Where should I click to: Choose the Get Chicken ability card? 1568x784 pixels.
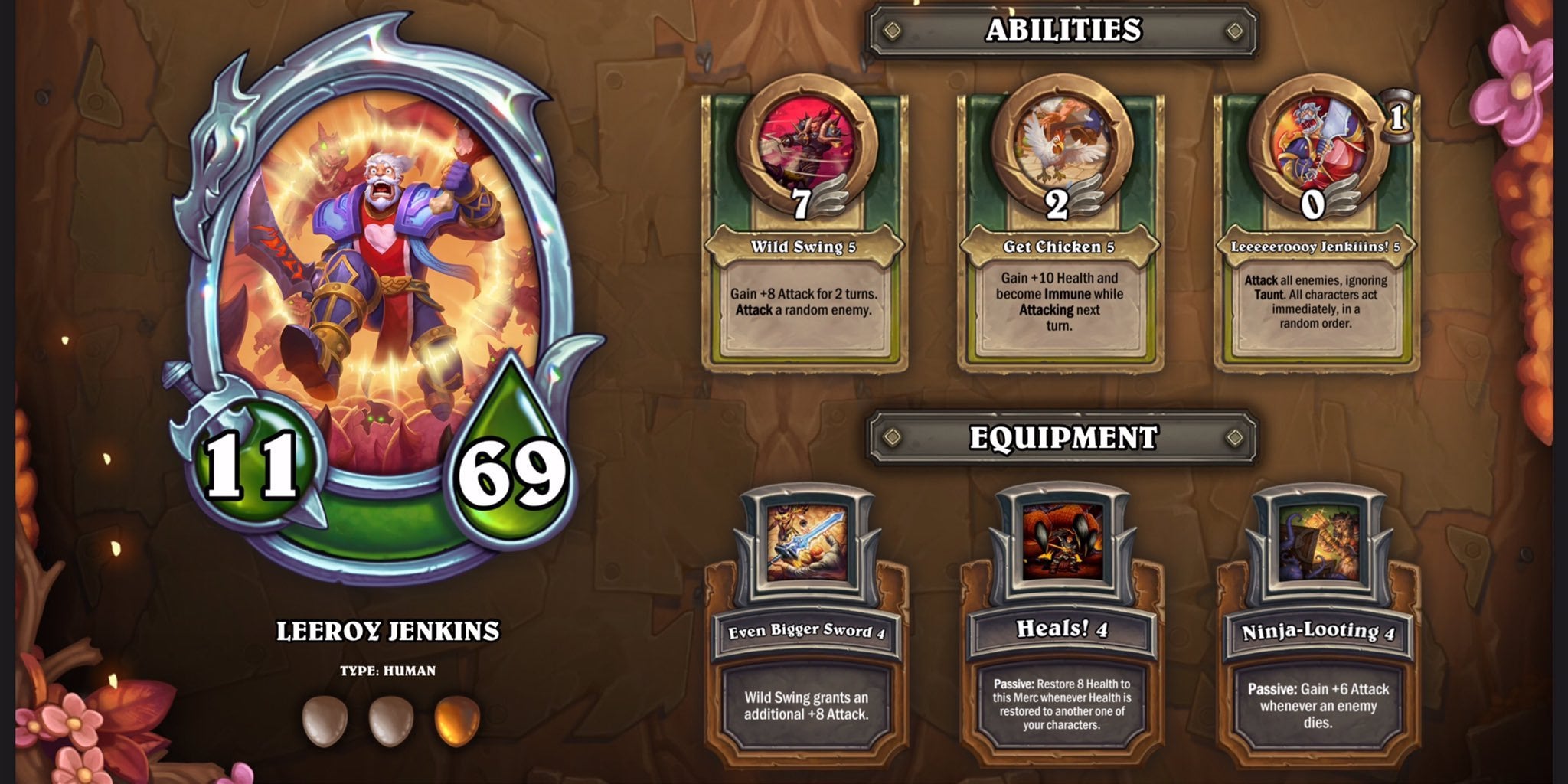(x=1060, y=230)
